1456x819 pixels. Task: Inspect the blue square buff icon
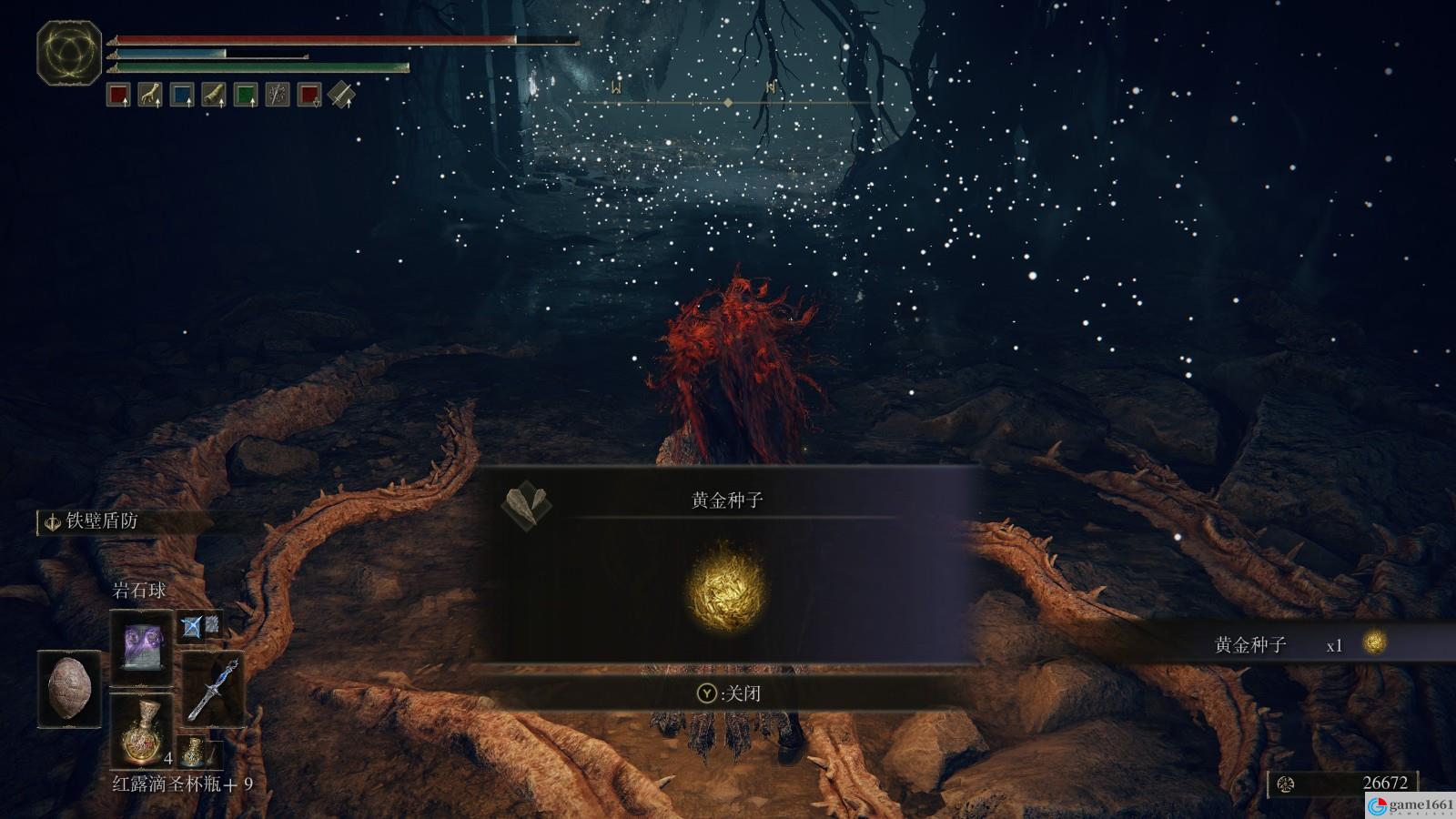pyautogui.click(x=182, y=95)
